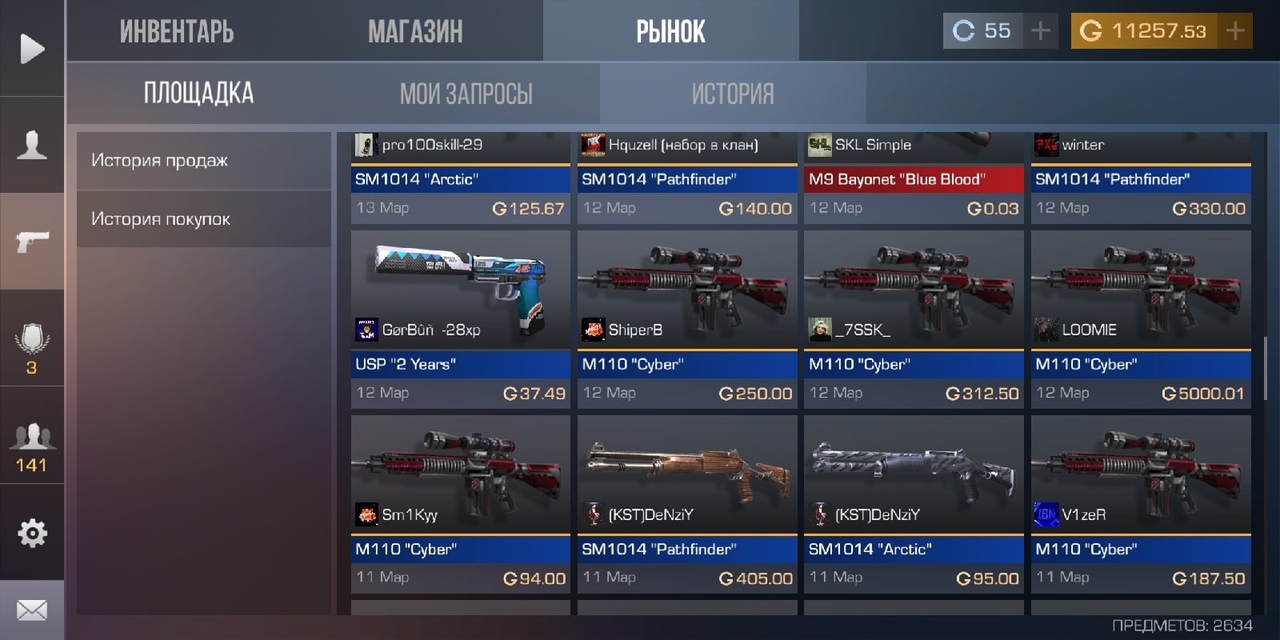
Task: Add silver coins with the plus button
Action: click(x=1041, y=31)
